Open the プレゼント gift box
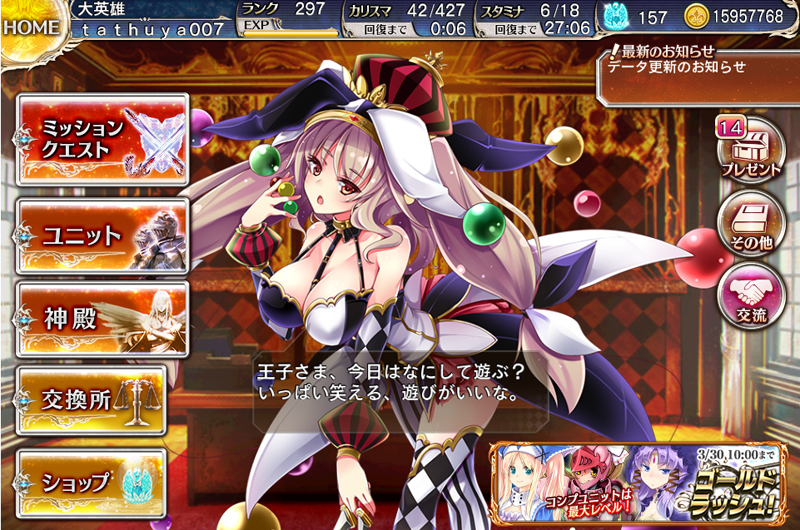The height and width of the screenshot is (530, 800). pyautogui.click(x=751, y=147)
